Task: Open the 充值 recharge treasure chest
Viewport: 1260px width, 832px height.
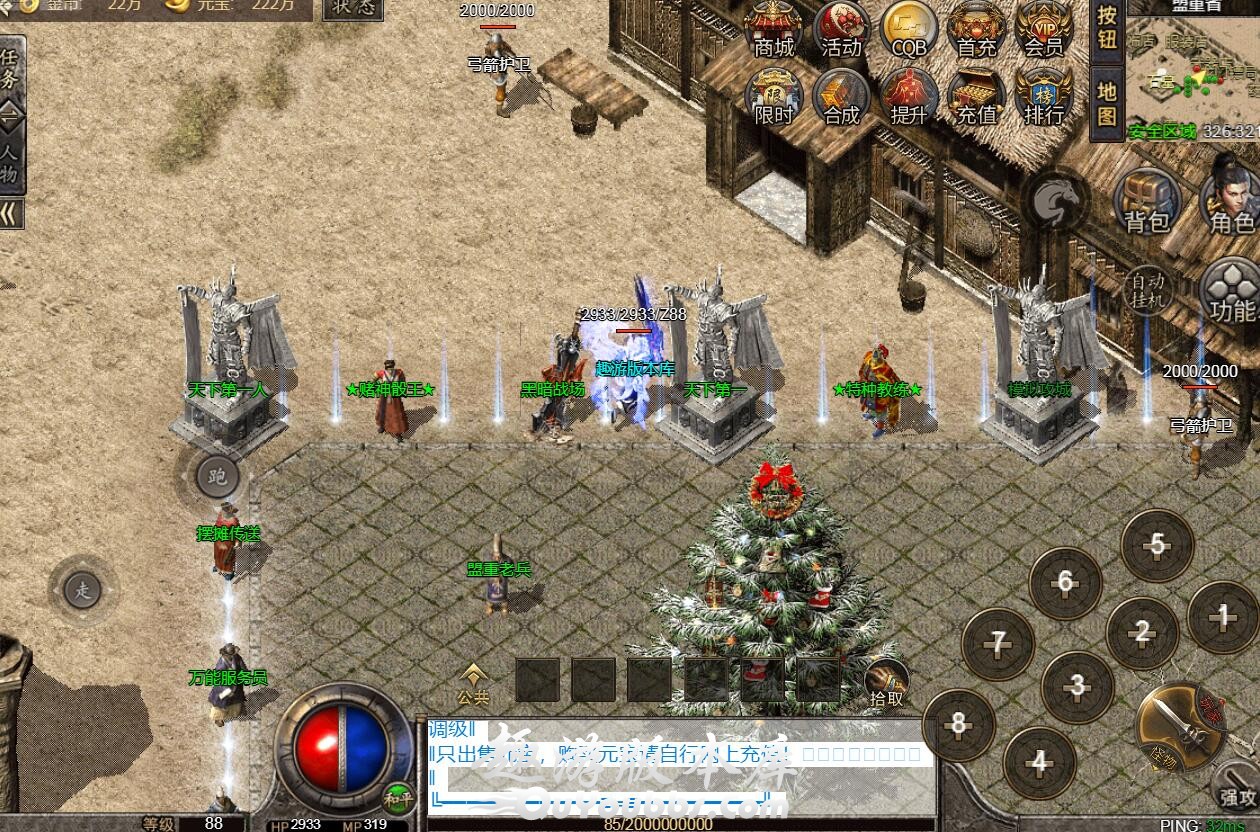Action: 976,97
